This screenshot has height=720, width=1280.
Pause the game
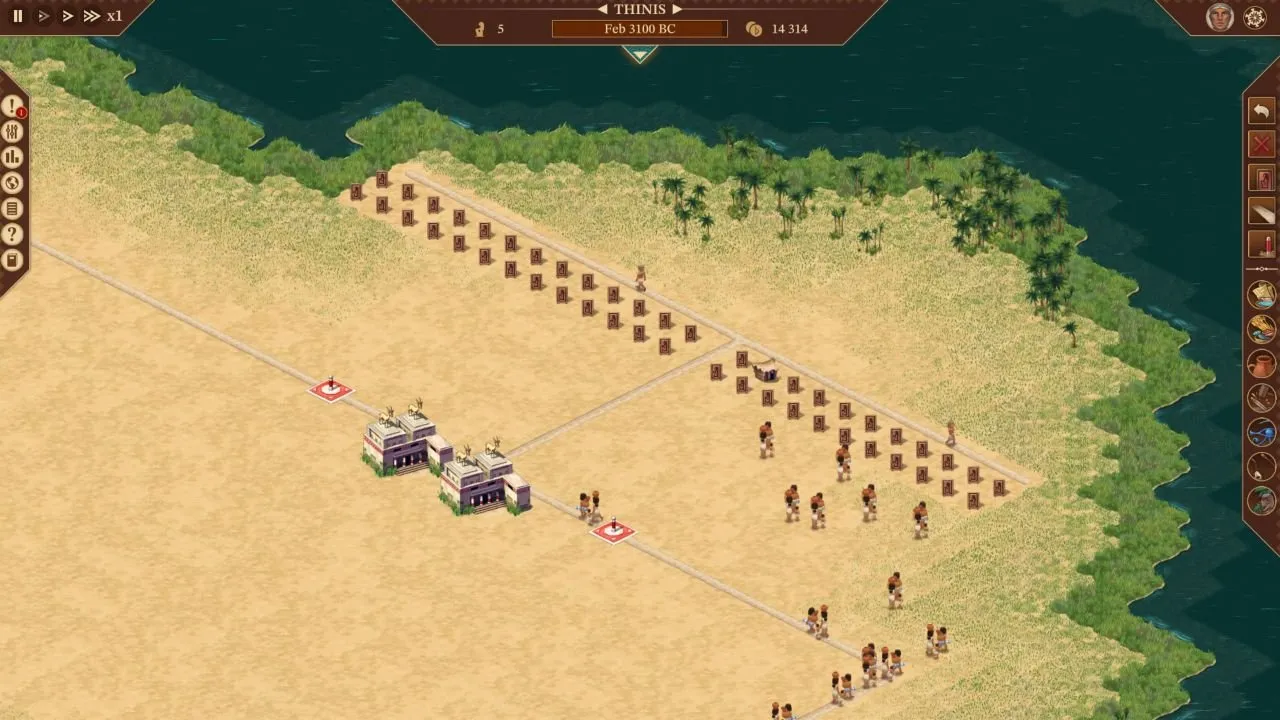[x=17, y=16]
